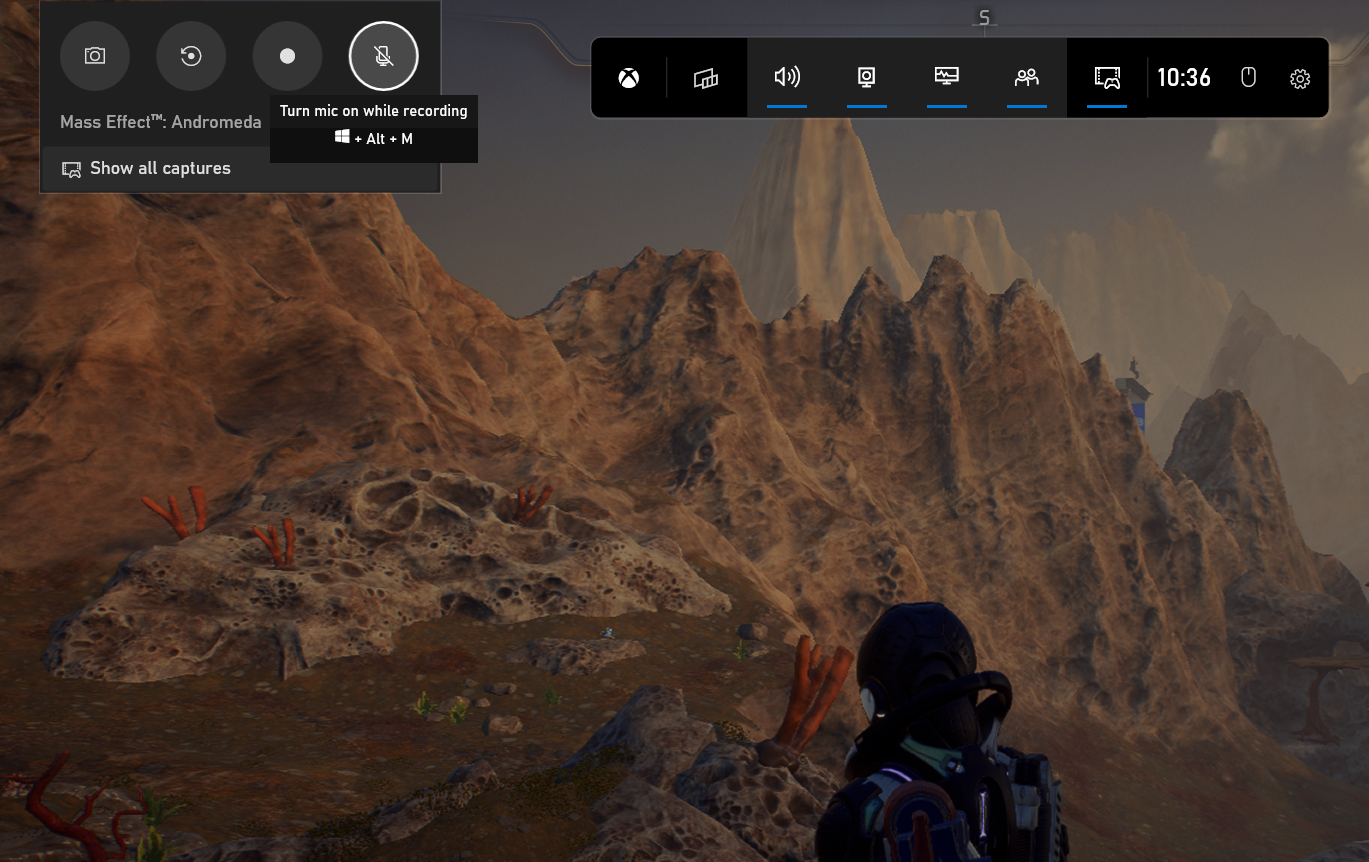Click the Windows logo in the shortcut hint

coord(341,138)
